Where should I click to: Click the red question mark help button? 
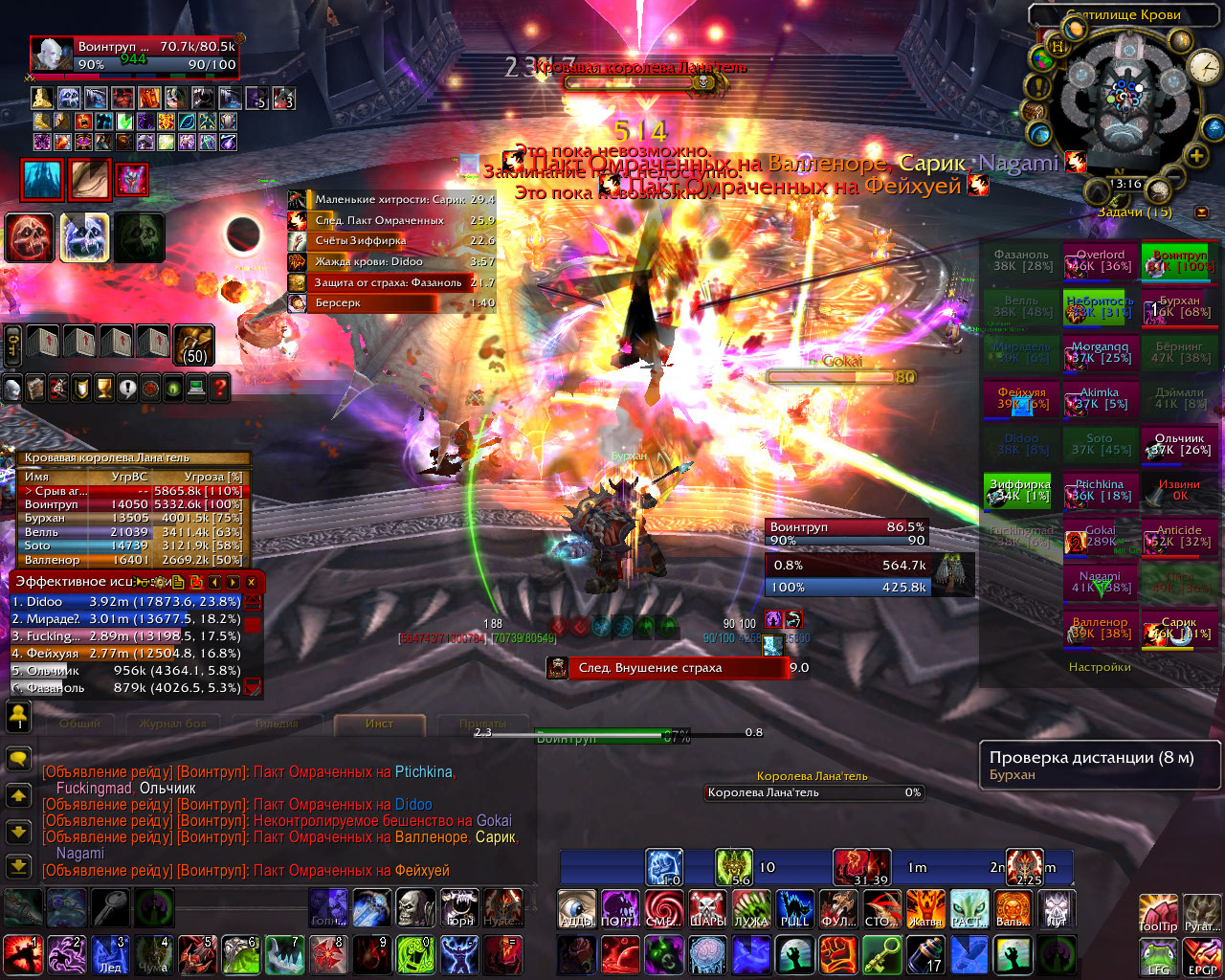[220, 388]
